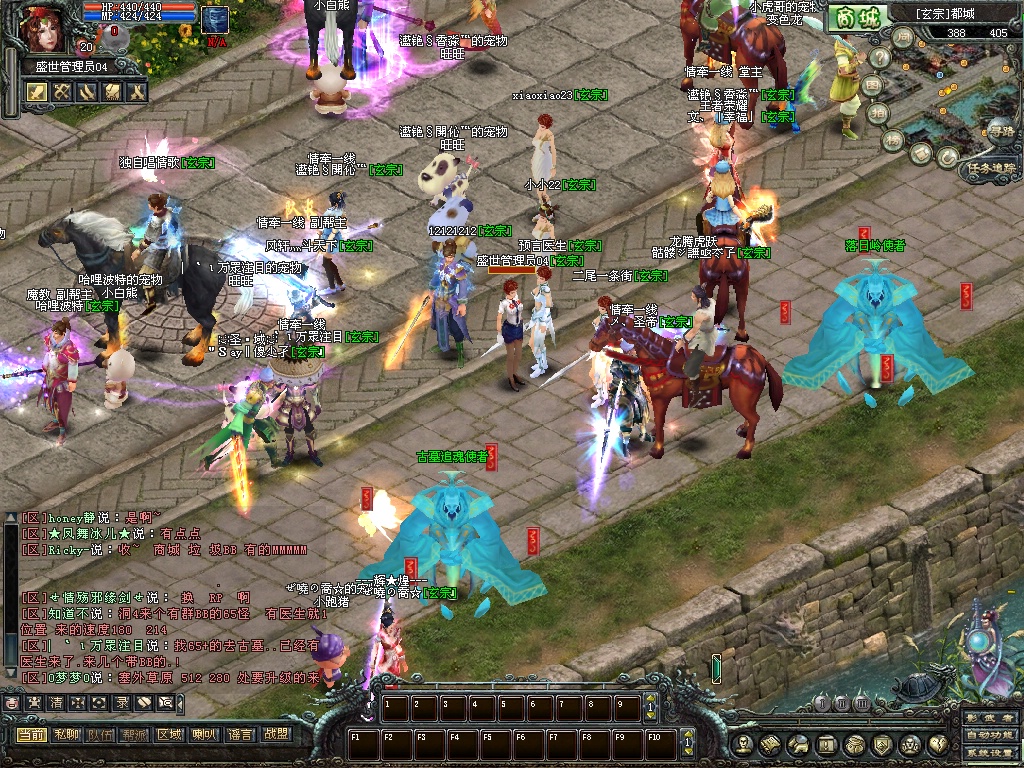Open the 喇叭 horn chat tab
Image resolution: width=1024 pixels, height=768 pixels.
point(205,734)
